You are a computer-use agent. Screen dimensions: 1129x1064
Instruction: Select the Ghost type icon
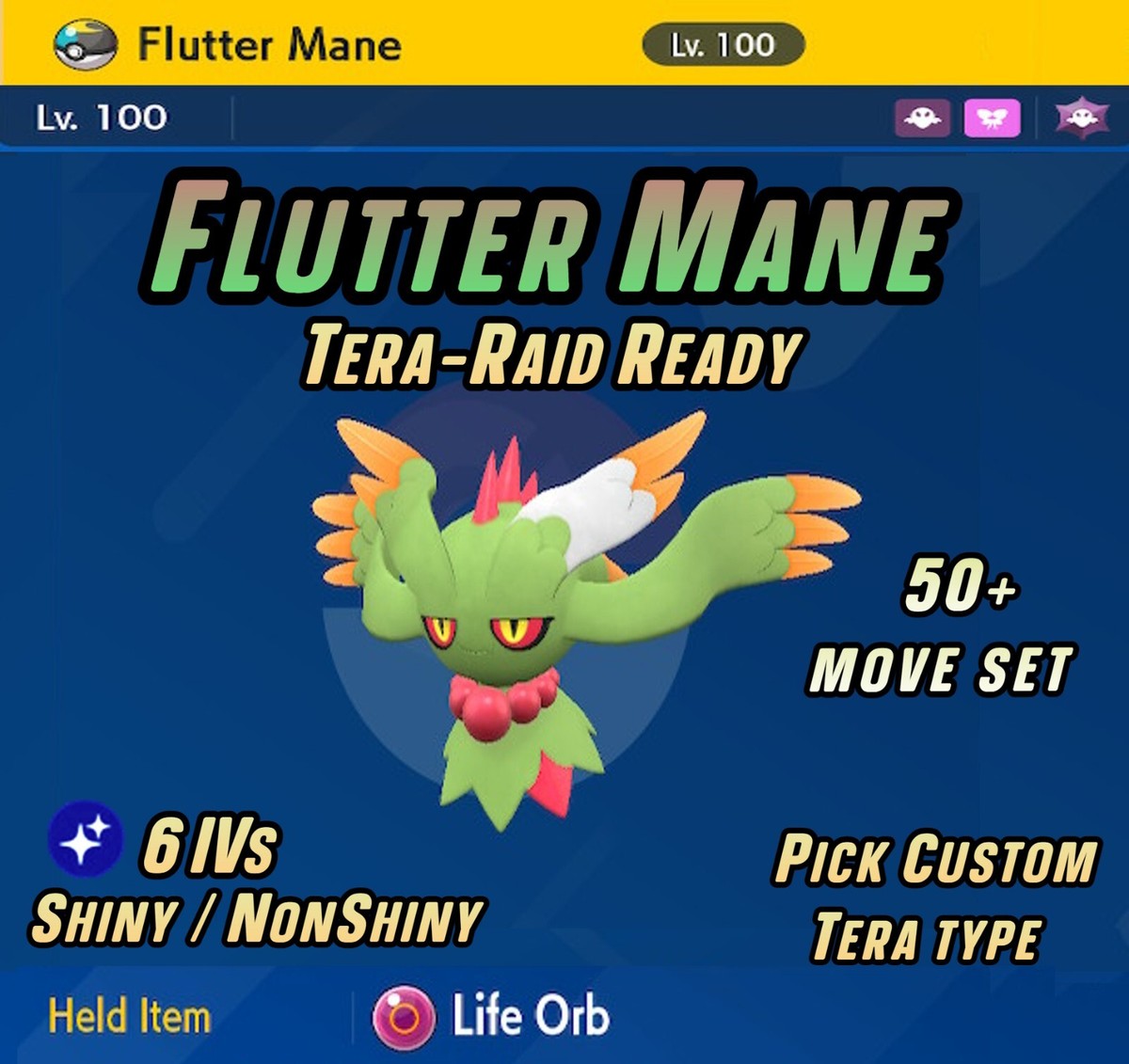[922, 119]
